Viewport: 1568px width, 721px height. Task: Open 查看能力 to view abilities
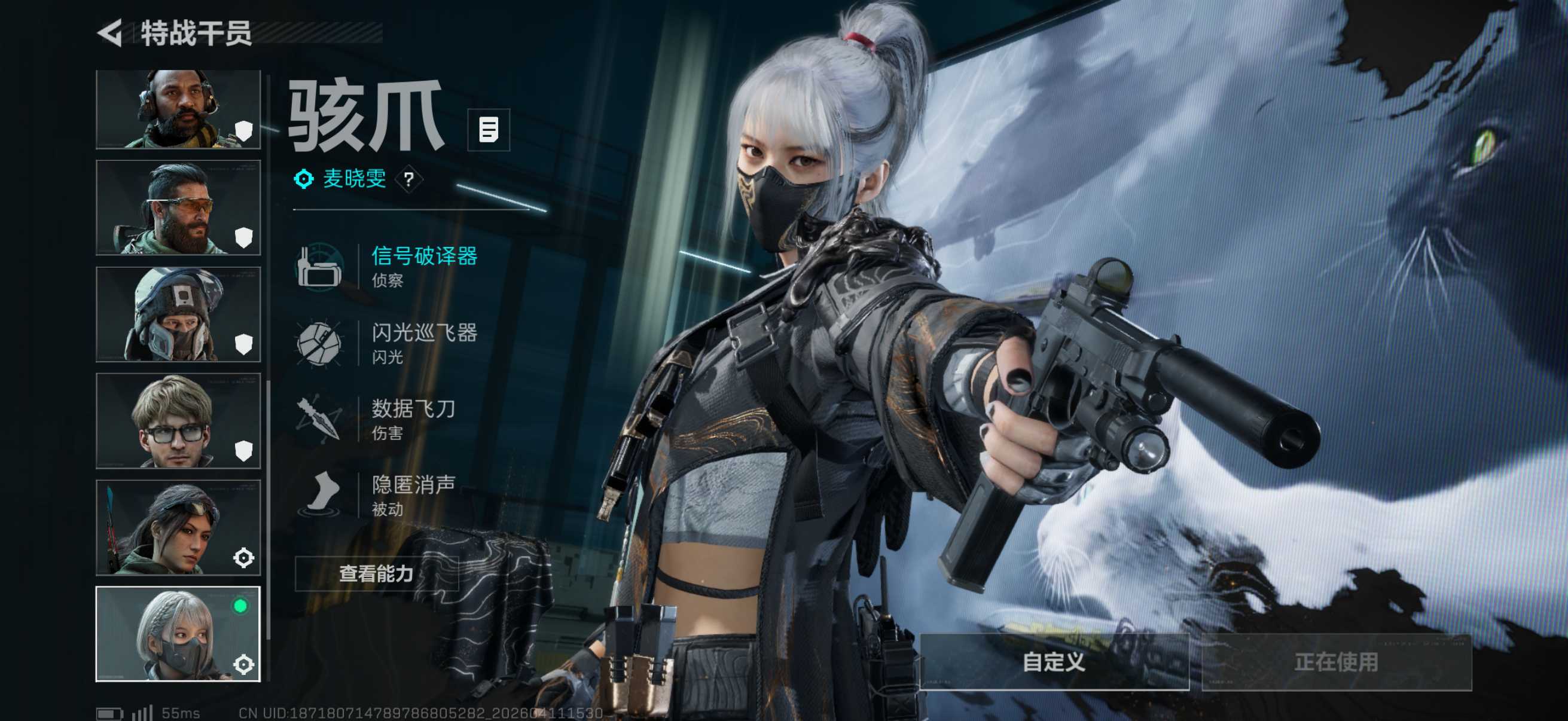(376, 573)
